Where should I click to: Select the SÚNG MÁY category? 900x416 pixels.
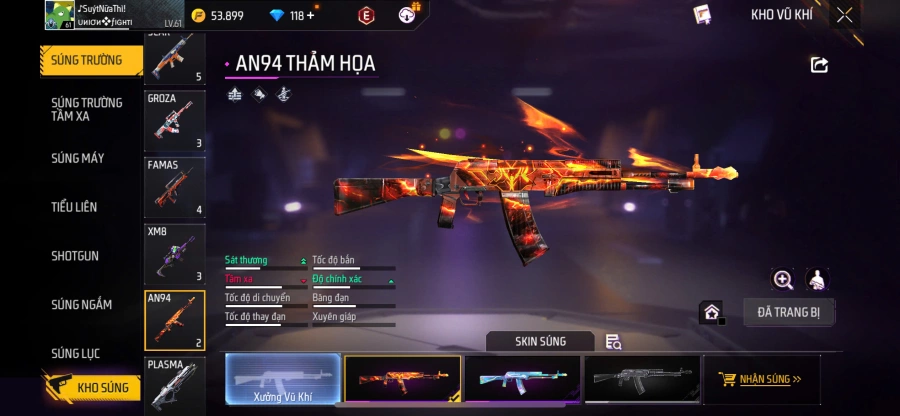coord(78,158)
